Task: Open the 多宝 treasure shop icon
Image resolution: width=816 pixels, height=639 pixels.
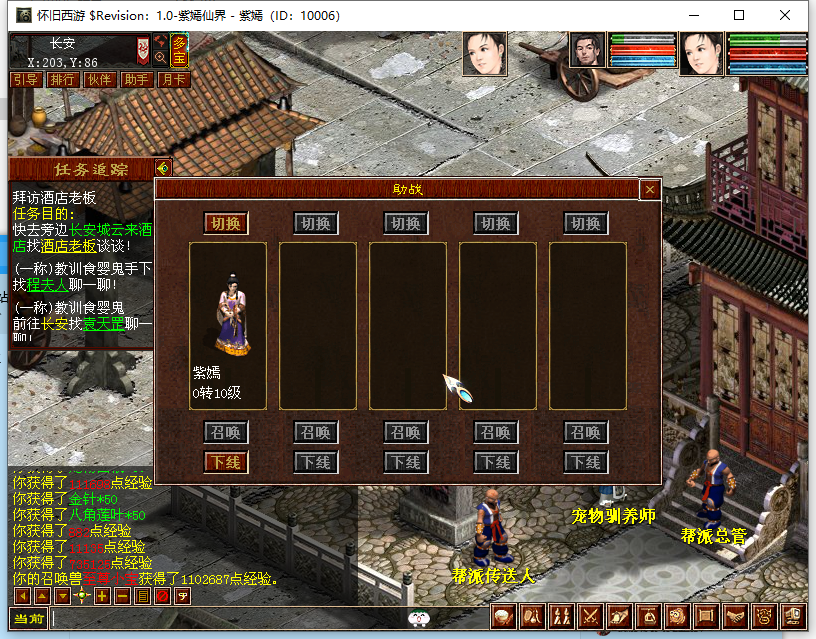Action: click(179, 48)
